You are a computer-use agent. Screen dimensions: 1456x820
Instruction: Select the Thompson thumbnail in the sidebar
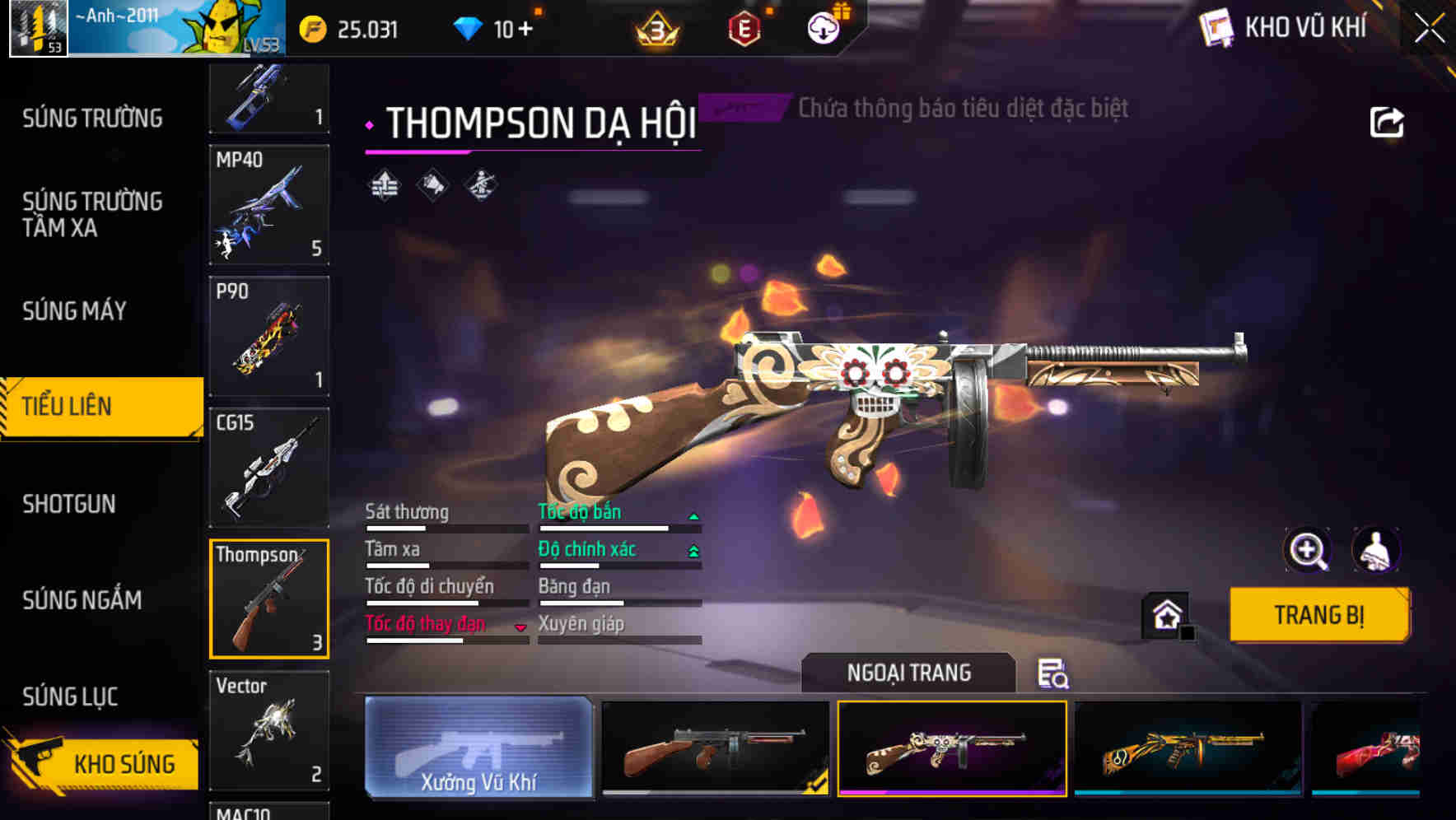(269, 598)
